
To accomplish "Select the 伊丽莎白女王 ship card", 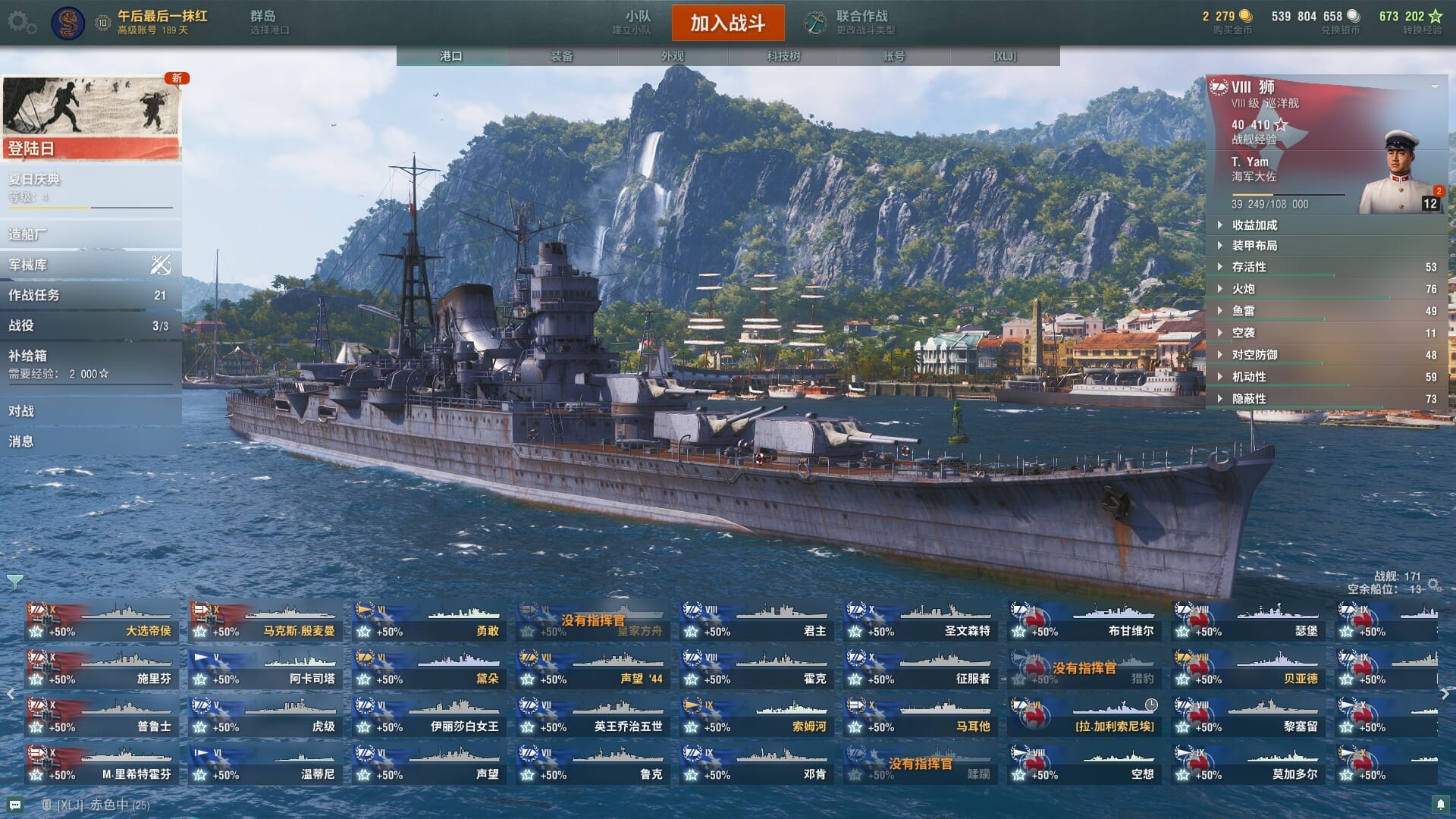I will pyautogui.click(x=429, y=717).
